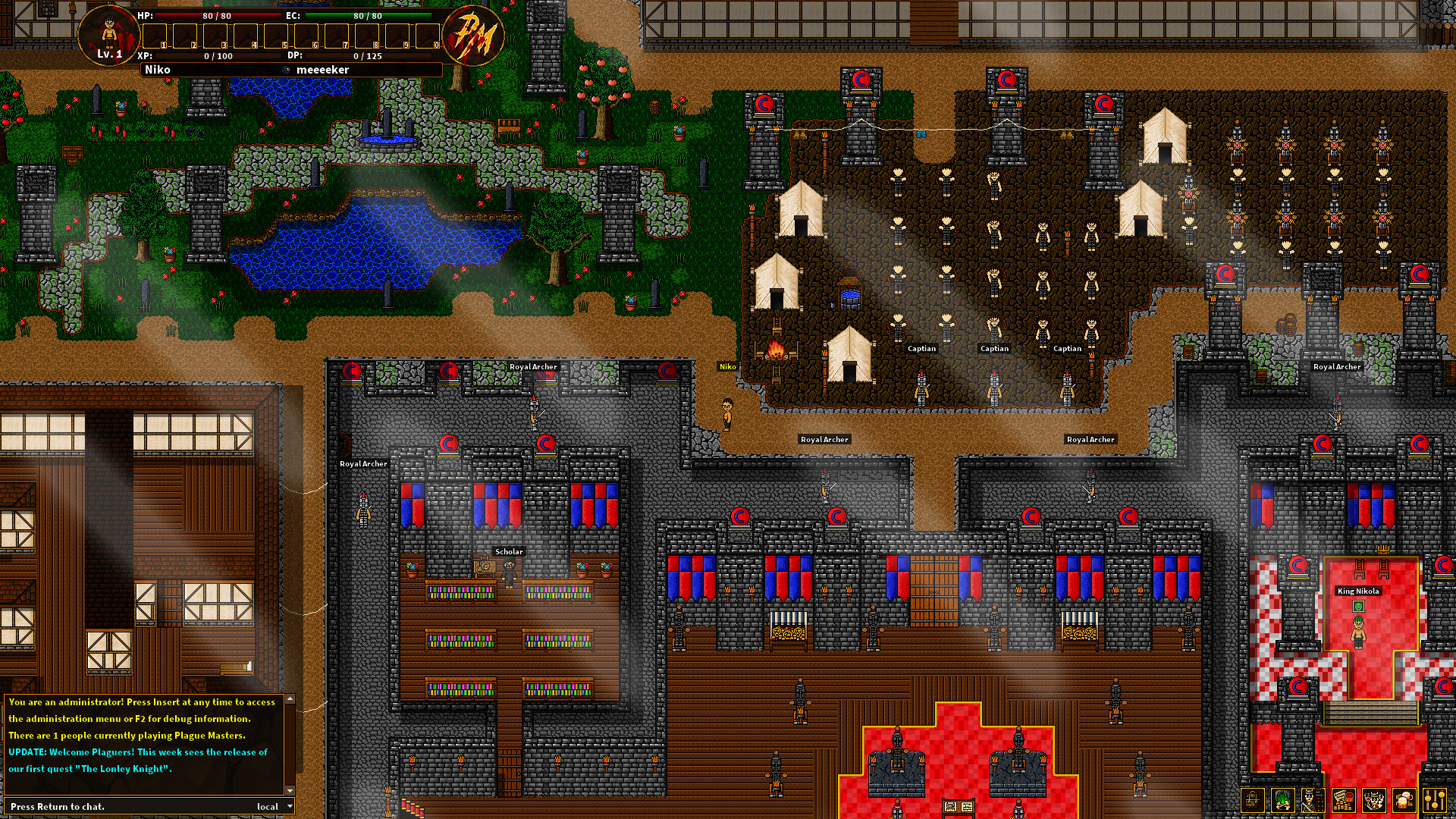Click the Press Return to chat field

point(91,806)
